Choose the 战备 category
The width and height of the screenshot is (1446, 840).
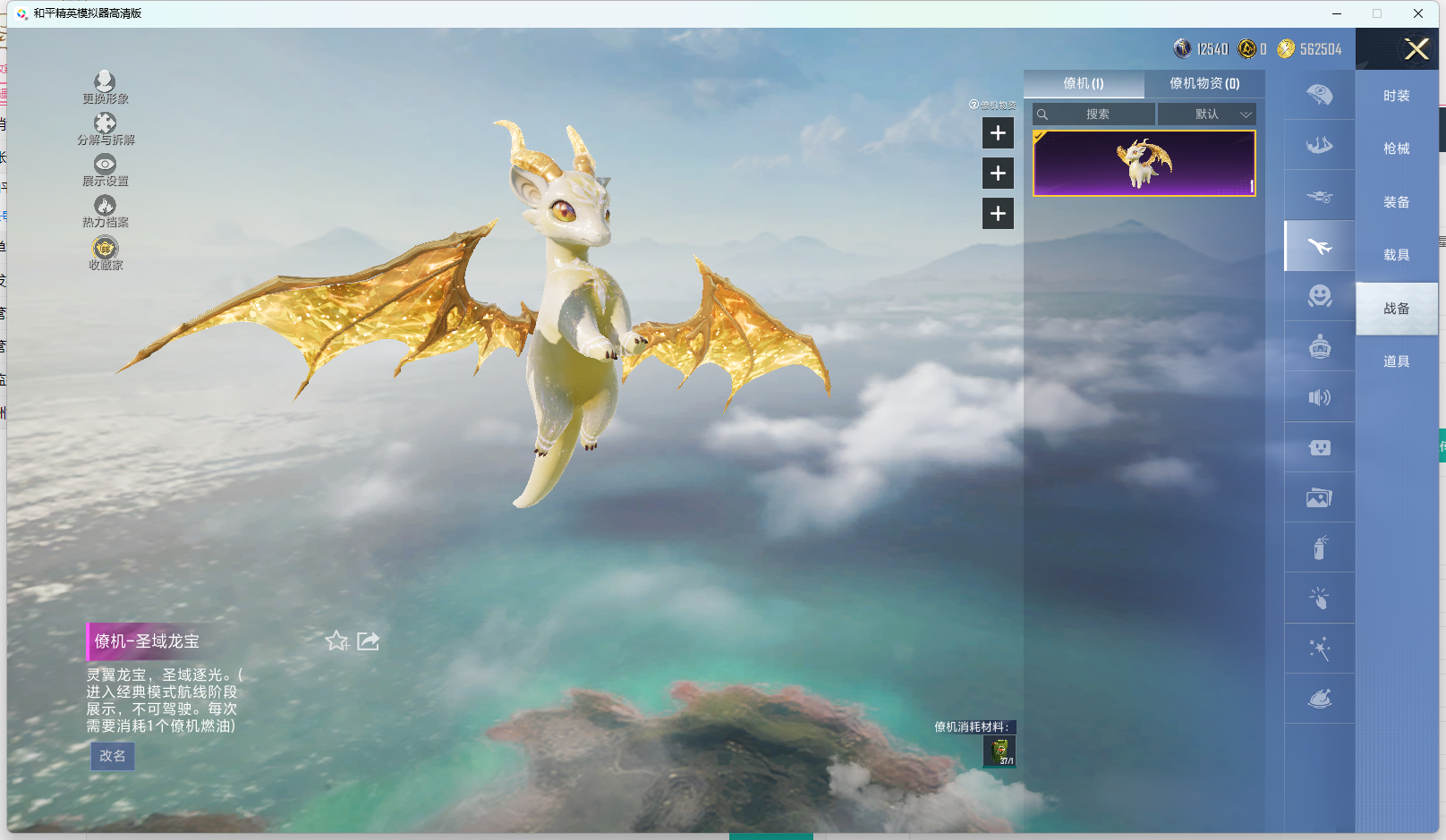(1396, 309)
